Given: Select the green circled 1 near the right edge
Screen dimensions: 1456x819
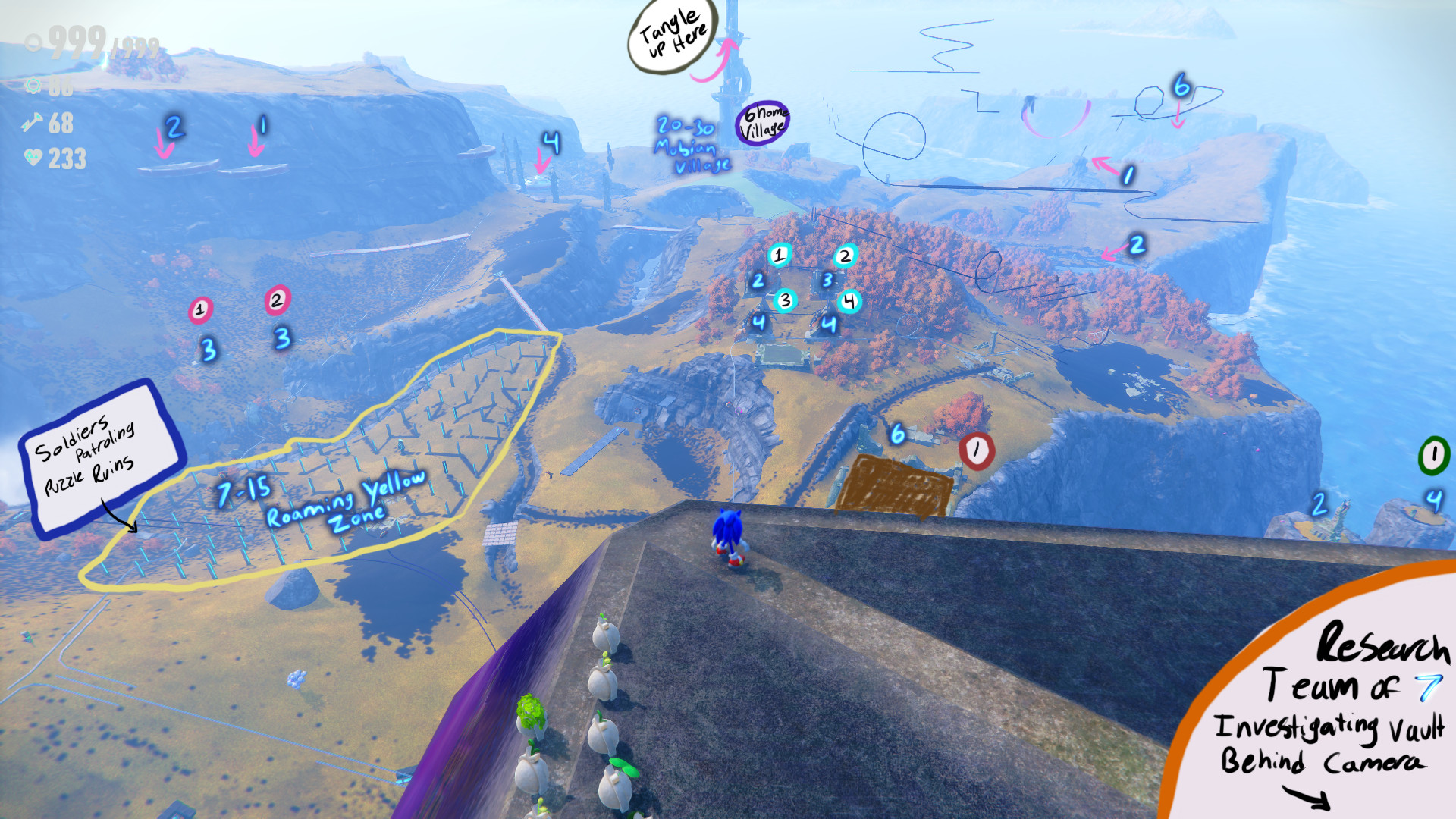Looking at the screenshot, I should pos(1433,455).
